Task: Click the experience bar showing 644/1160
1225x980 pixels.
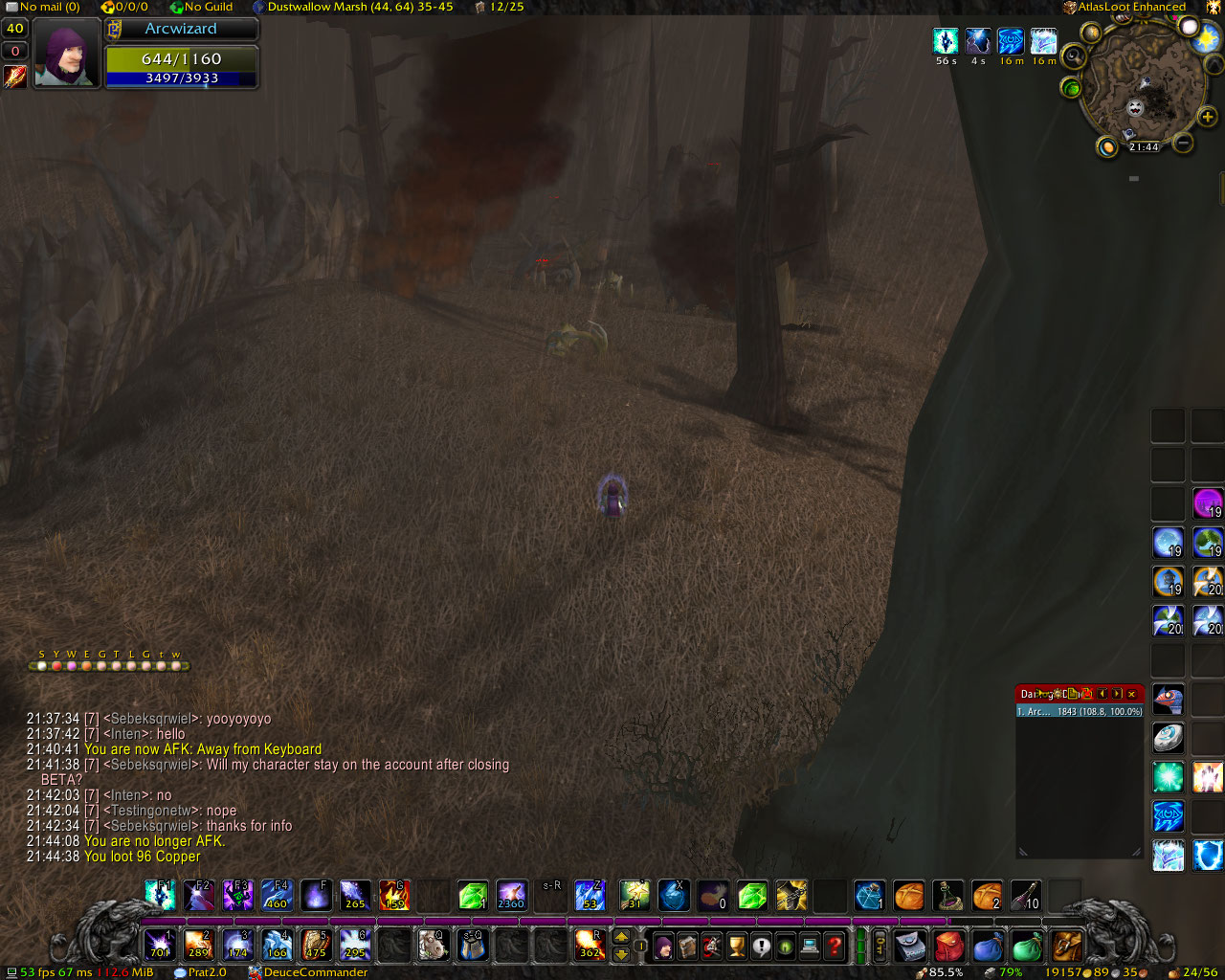Action: [182, 59]
